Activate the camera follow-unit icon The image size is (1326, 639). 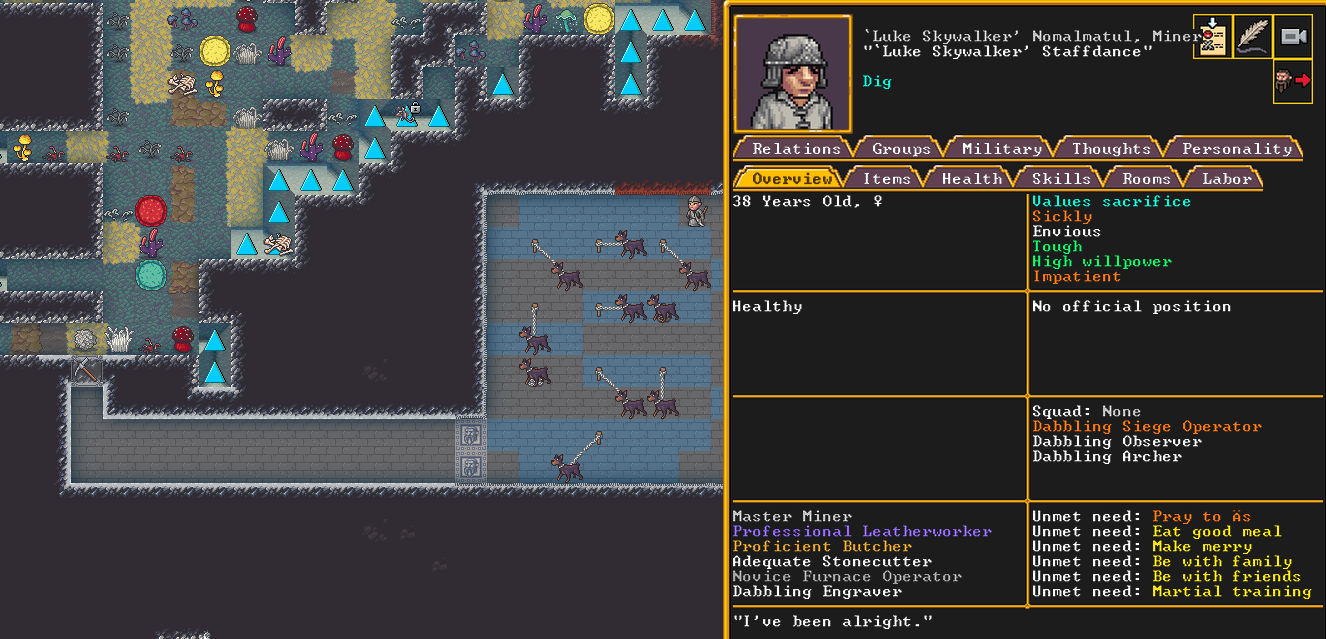(x=1293, y=38)
